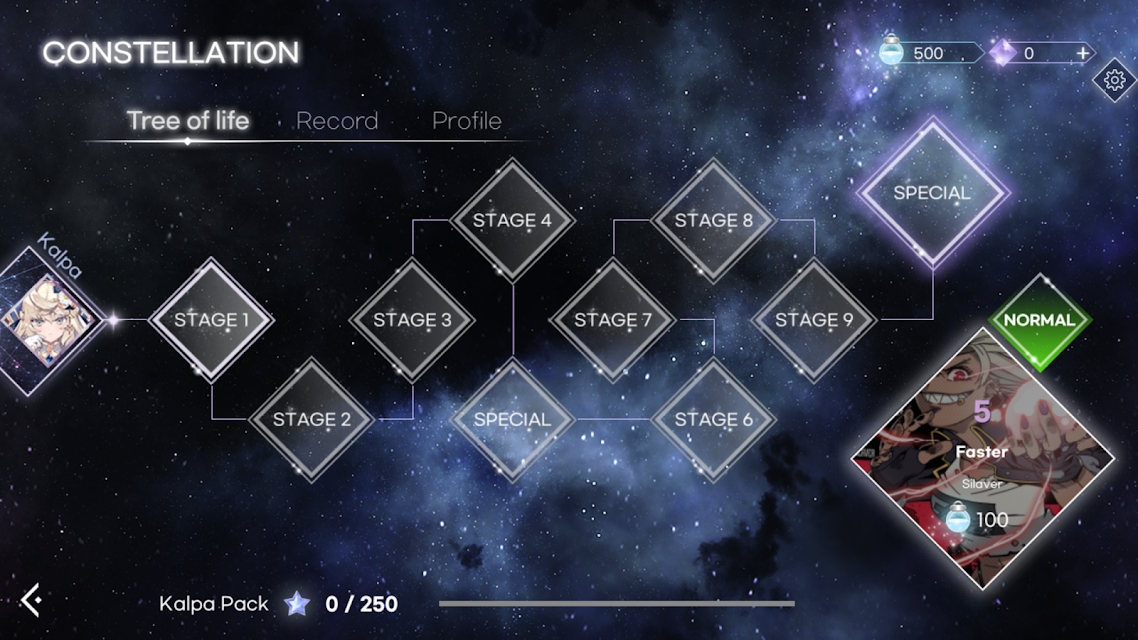The height and width of the screenshot is (640, 1138).
Task: Select the Stage 1 node
Action: point(211,320)
